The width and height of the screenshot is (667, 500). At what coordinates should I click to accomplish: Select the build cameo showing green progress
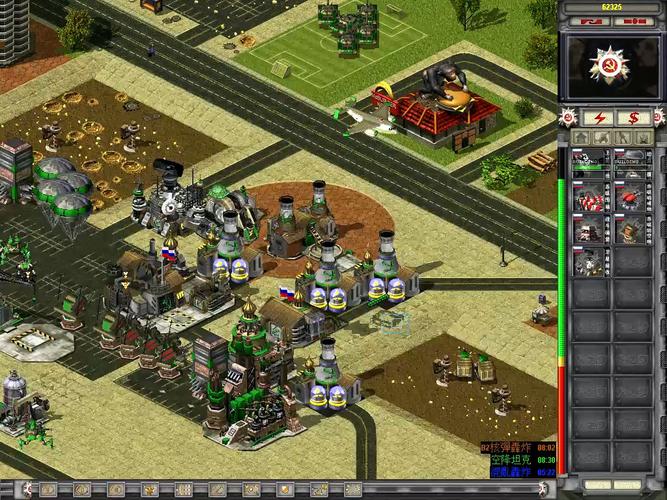pos(591,161)
